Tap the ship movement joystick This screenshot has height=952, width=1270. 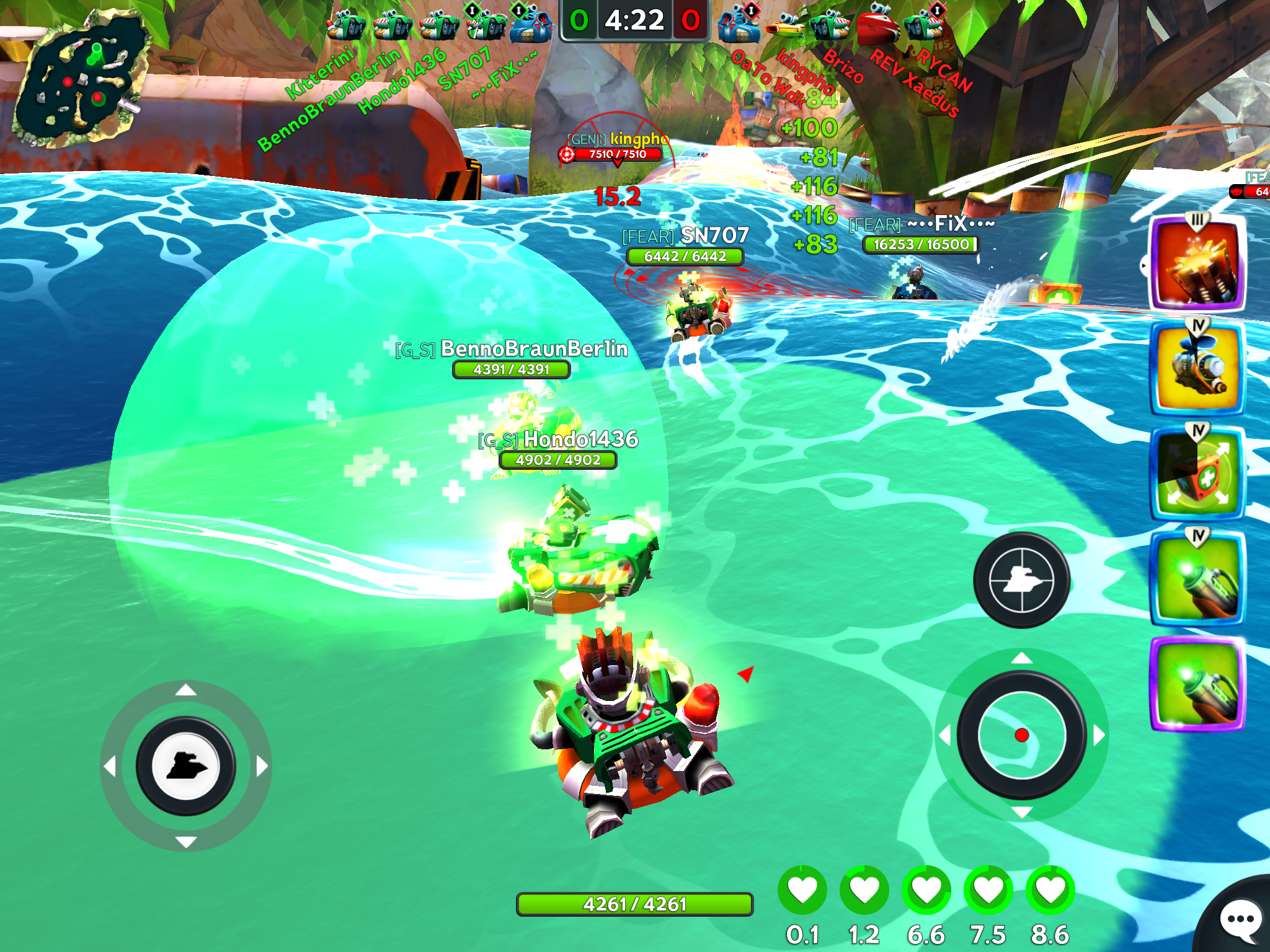click(x=185, y=766)
